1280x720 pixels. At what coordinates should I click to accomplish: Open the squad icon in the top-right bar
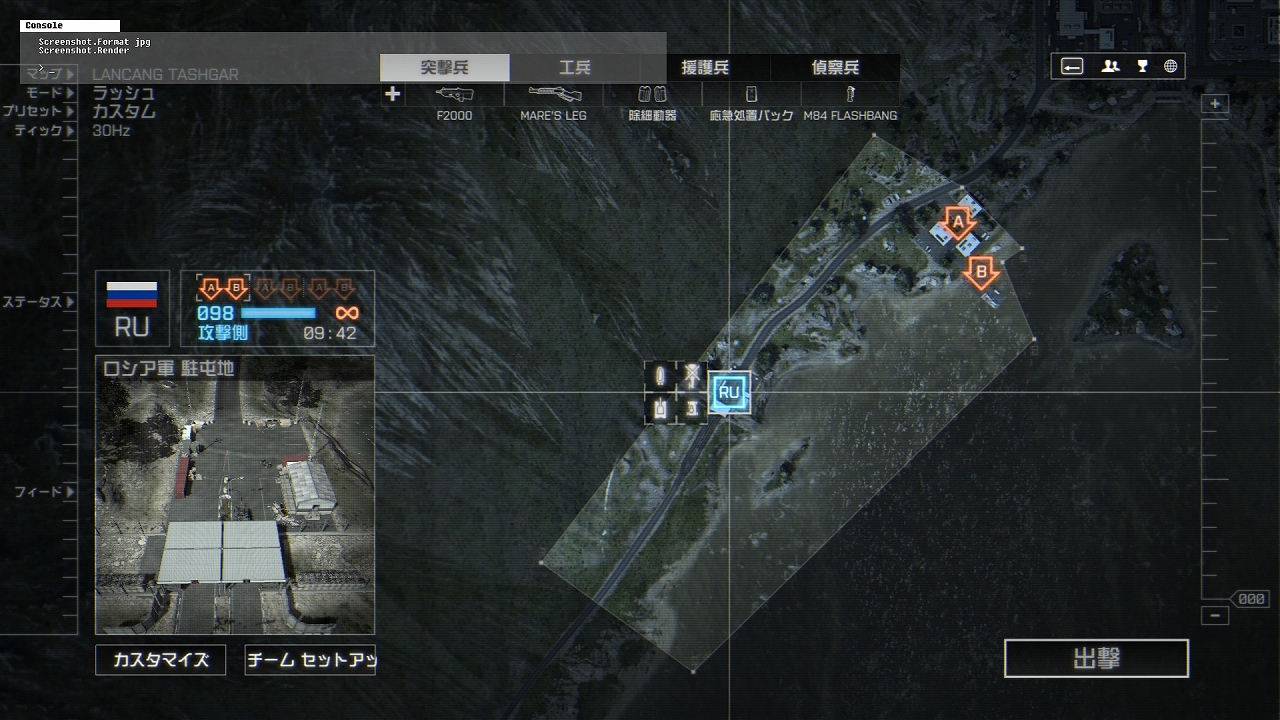(1111, 66)
